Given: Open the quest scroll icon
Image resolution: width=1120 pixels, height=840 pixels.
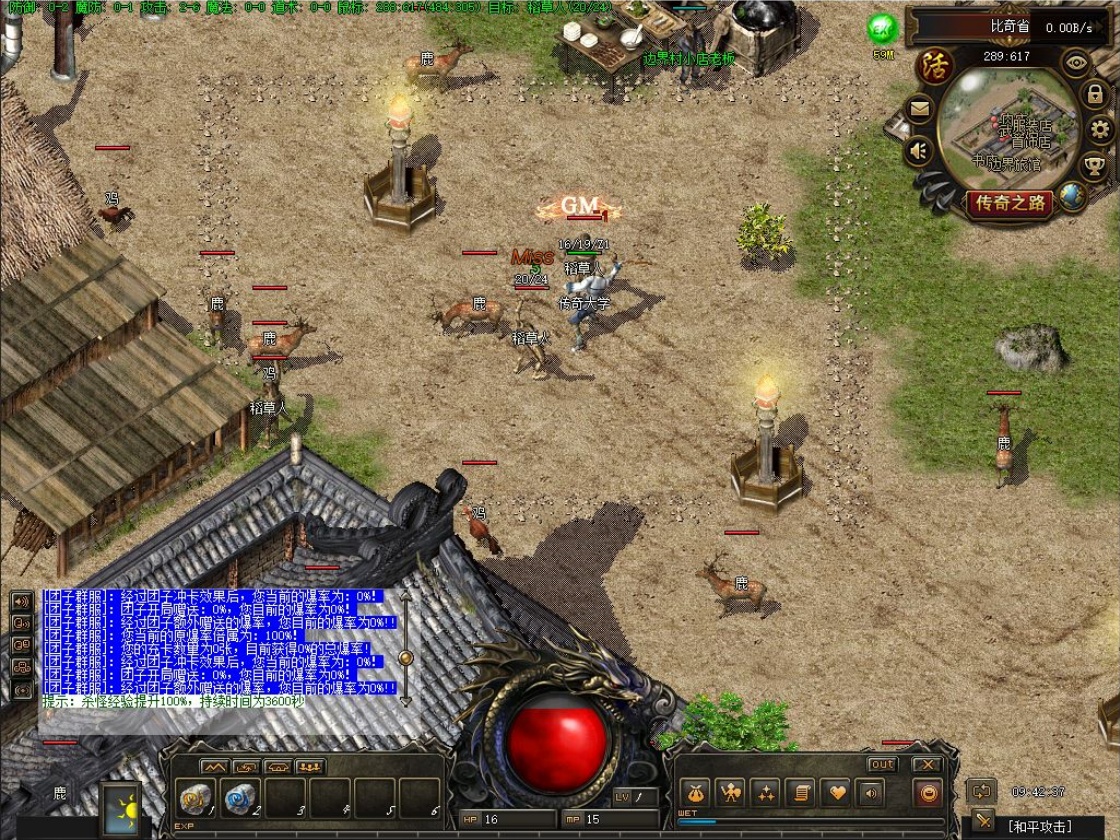Looking at the screenshot, I should click(800, 793).
